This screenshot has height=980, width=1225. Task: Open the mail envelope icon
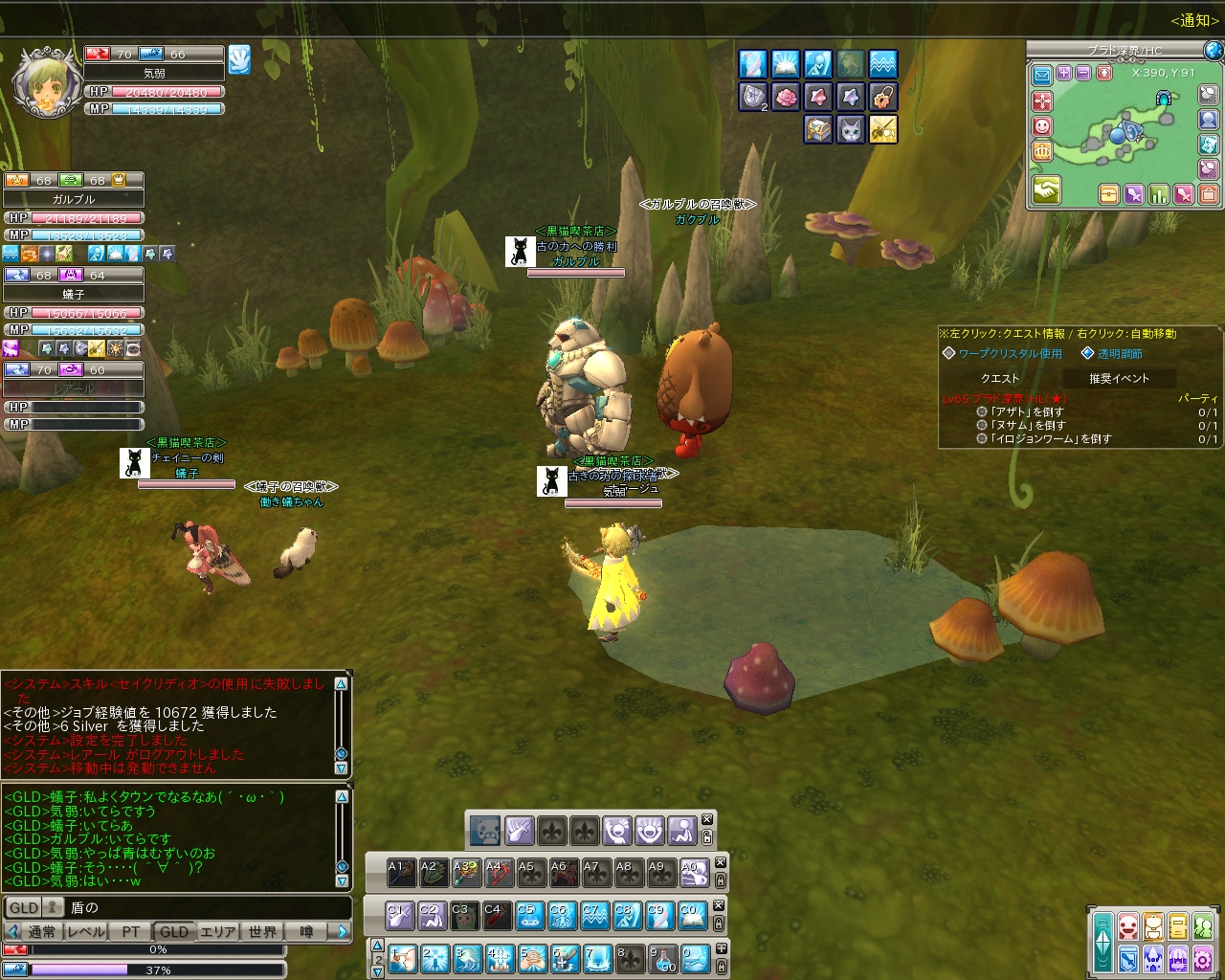[1042, 74]
